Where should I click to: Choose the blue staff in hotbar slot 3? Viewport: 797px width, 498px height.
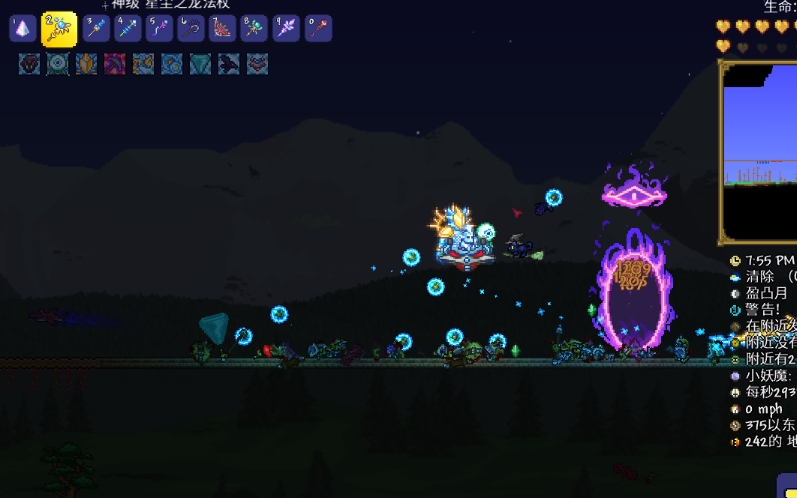tap(96, 28)
